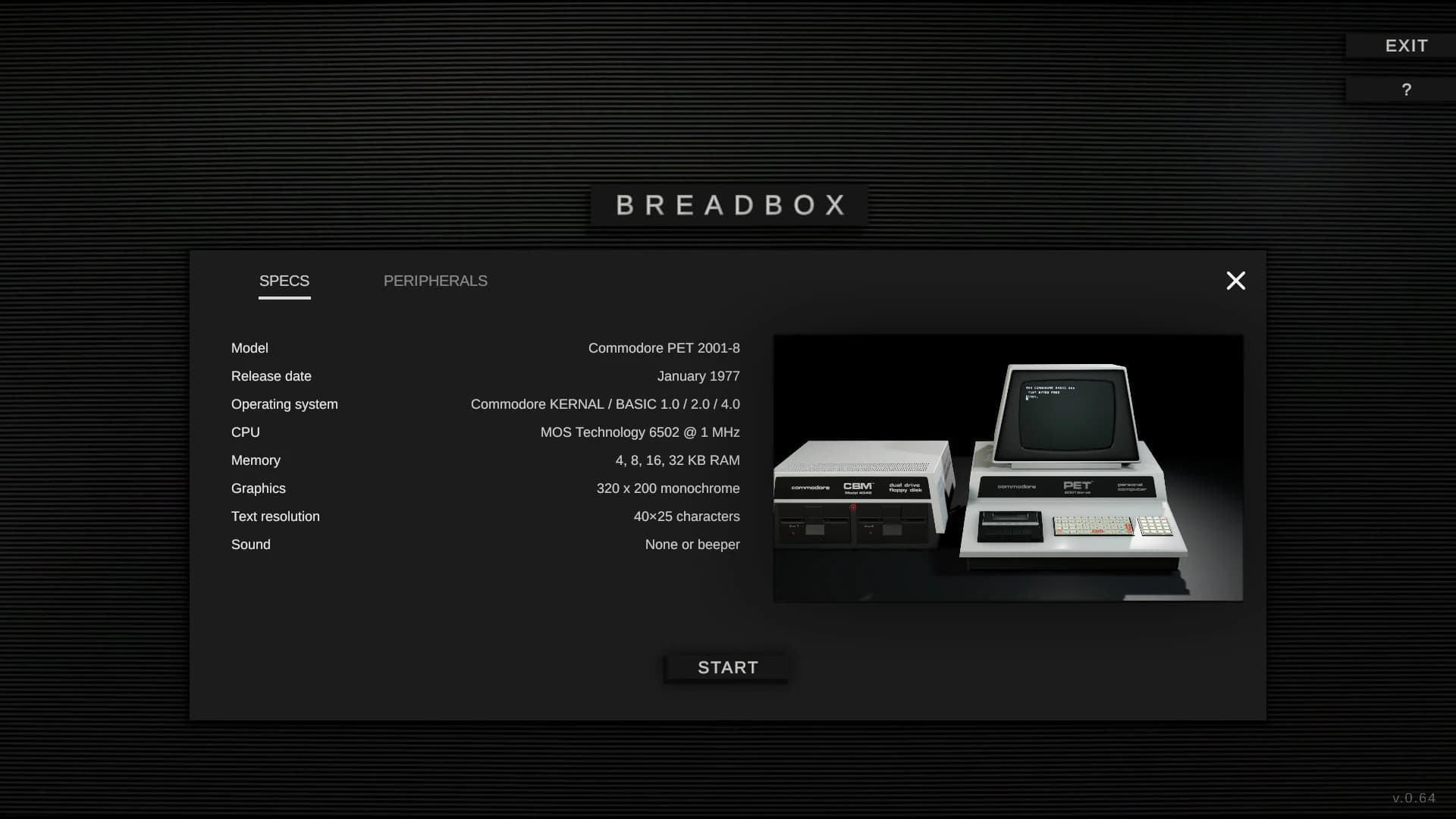
Task: Click the Release date value January 1977
Action: [698, 376]
